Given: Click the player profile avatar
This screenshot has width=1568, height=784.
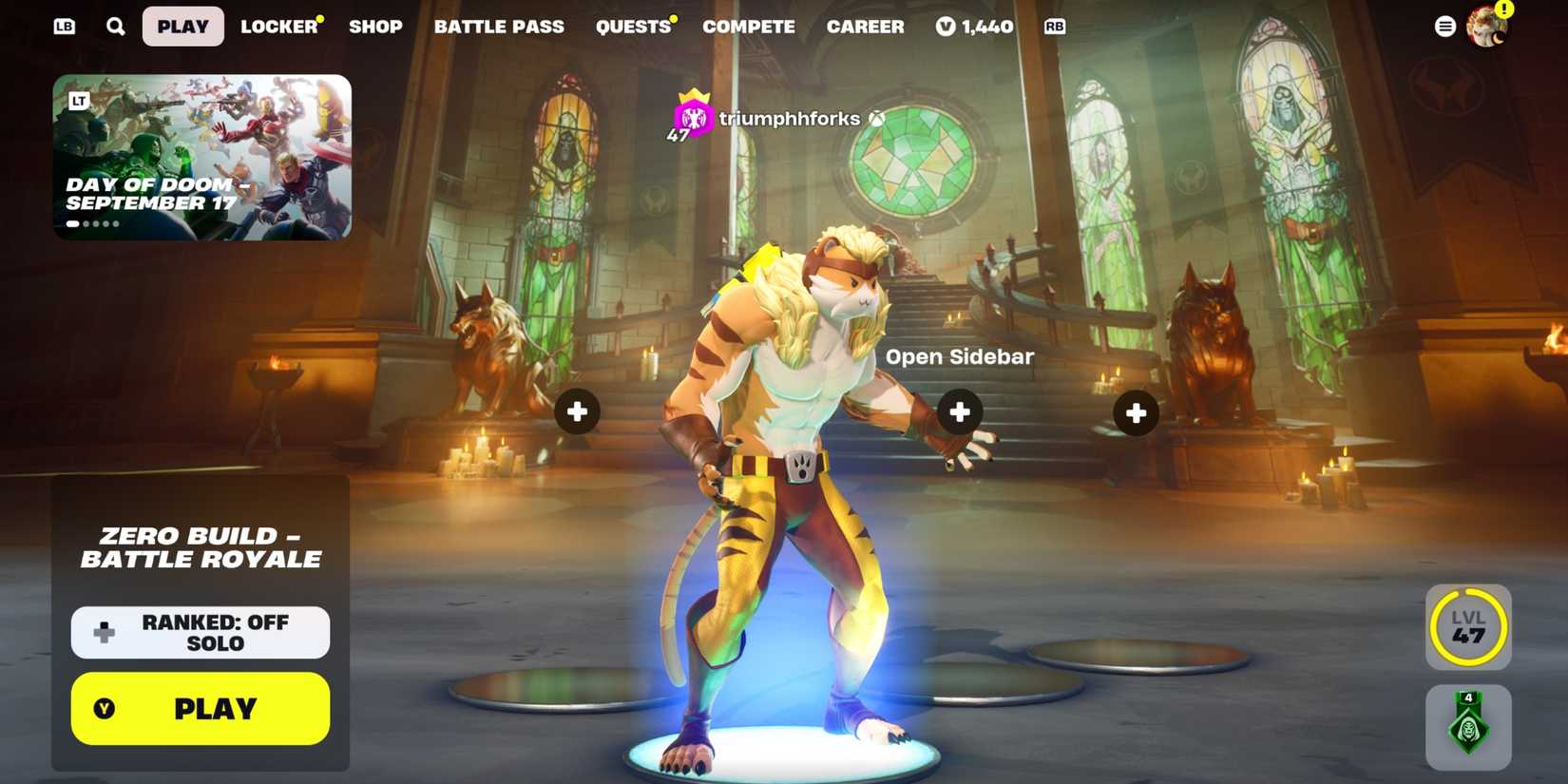Looking at the screenshot, I should [x=1486, y=25].
